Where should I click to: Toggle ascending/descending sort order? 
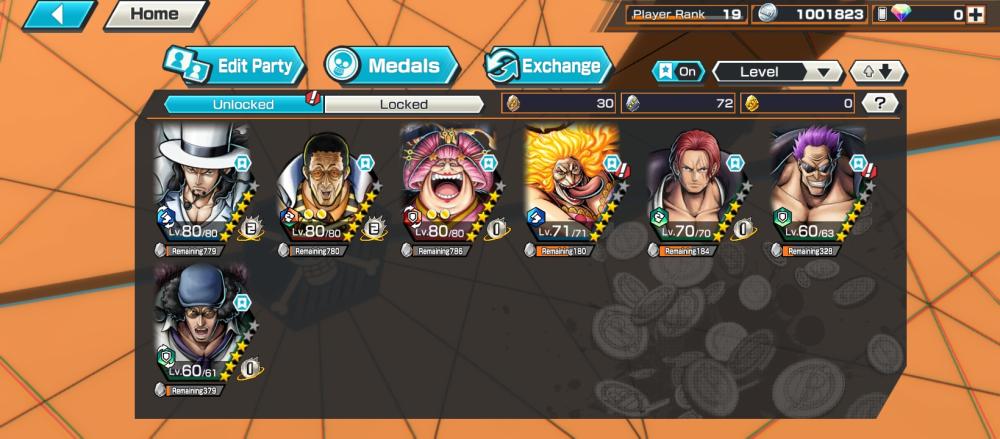click(x=877, y=72)
